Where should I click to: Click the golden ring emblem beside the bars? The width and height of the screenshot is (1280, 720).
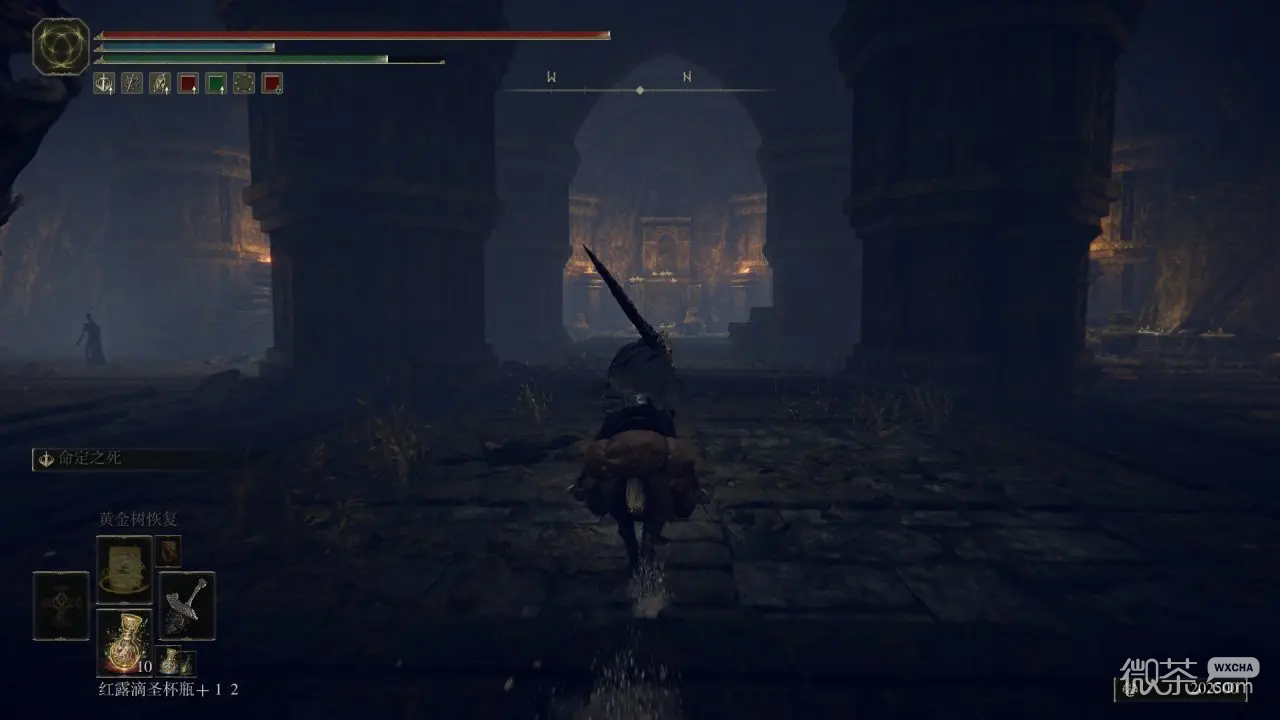[61, 46]
